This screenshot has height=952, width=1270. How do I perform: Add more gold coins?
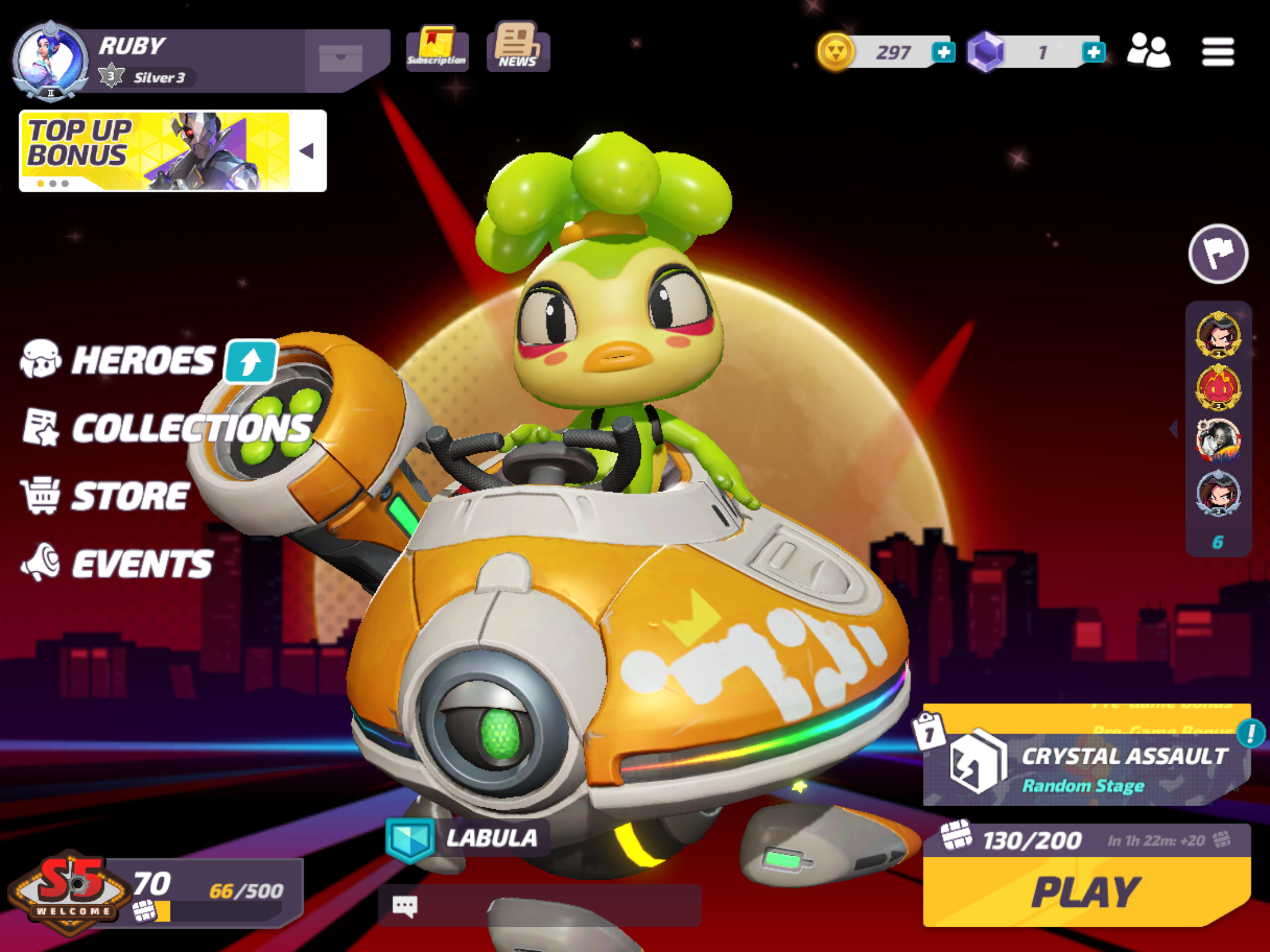pos(943,52)
